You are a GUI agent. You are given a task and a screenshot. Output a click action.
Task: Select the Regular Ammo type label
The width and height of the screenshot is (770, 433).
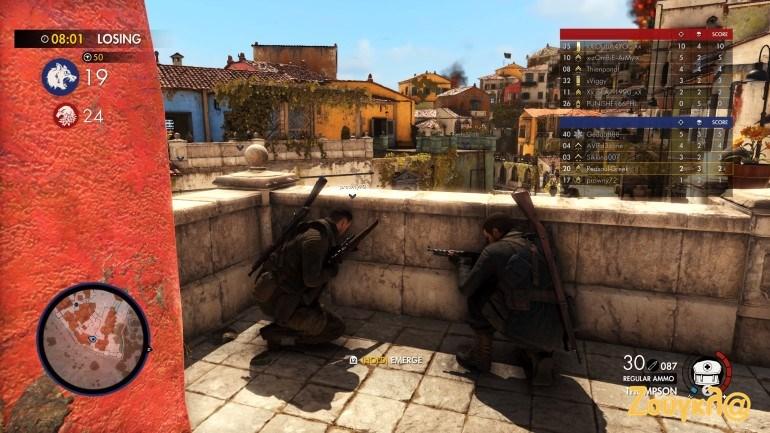(649, 380)
